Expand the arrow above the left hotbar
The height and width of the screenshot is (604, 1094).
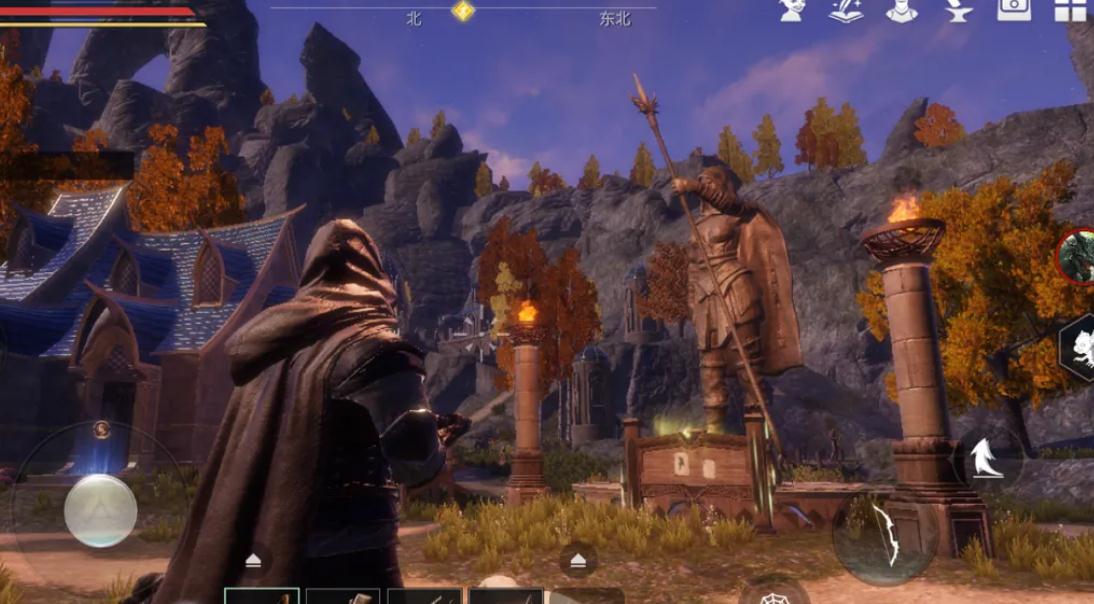253,560
